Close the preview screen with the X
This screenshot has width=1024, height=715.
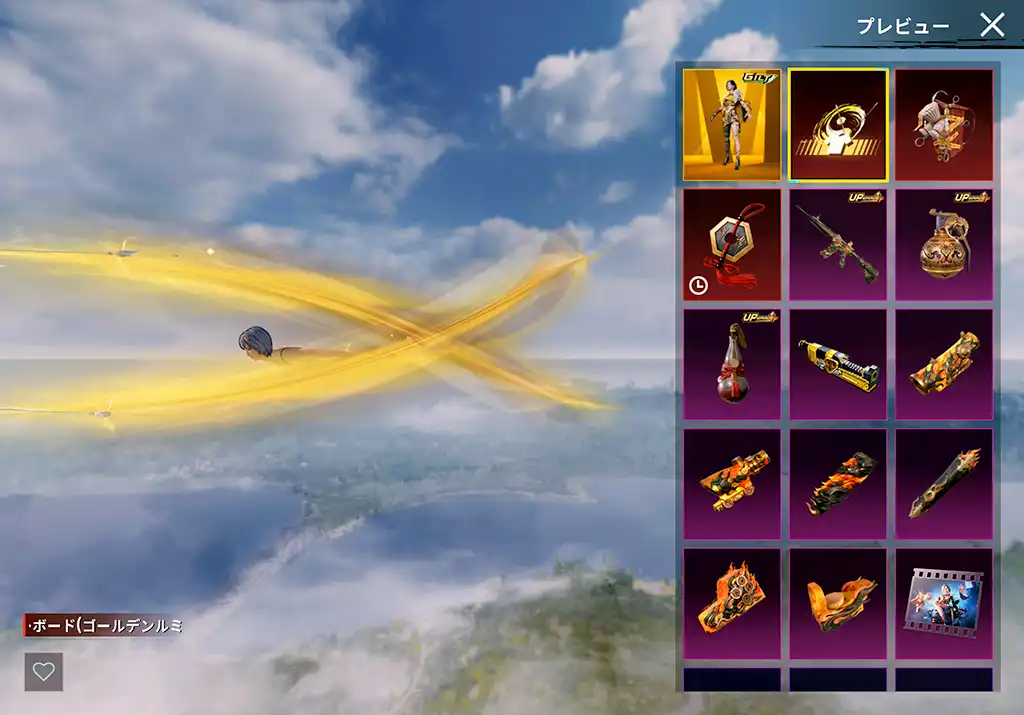(991, 25)
